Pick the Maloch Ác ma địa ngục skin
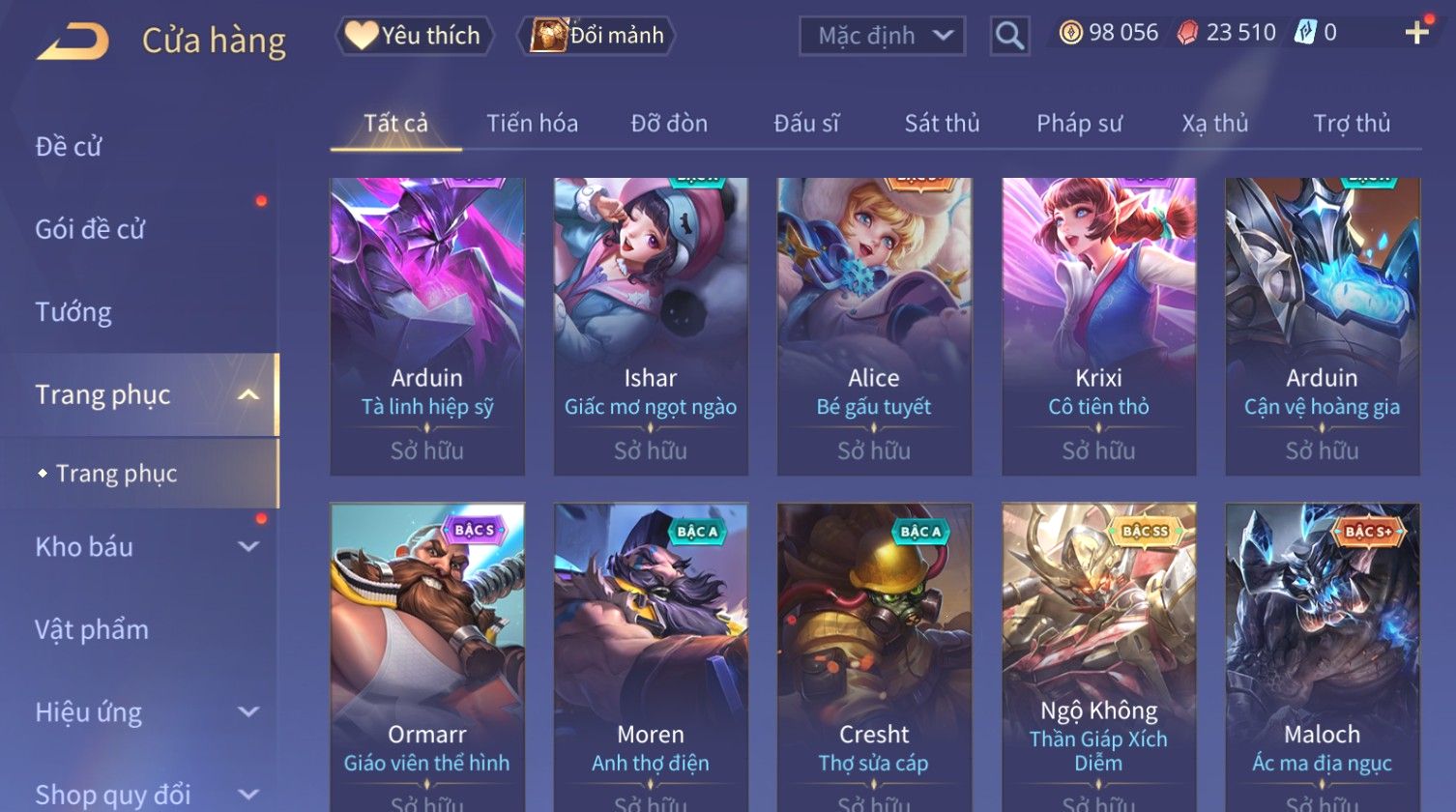Viewport: 1456px width, 812px height. pyautogui.click(x=1322, y=657)
